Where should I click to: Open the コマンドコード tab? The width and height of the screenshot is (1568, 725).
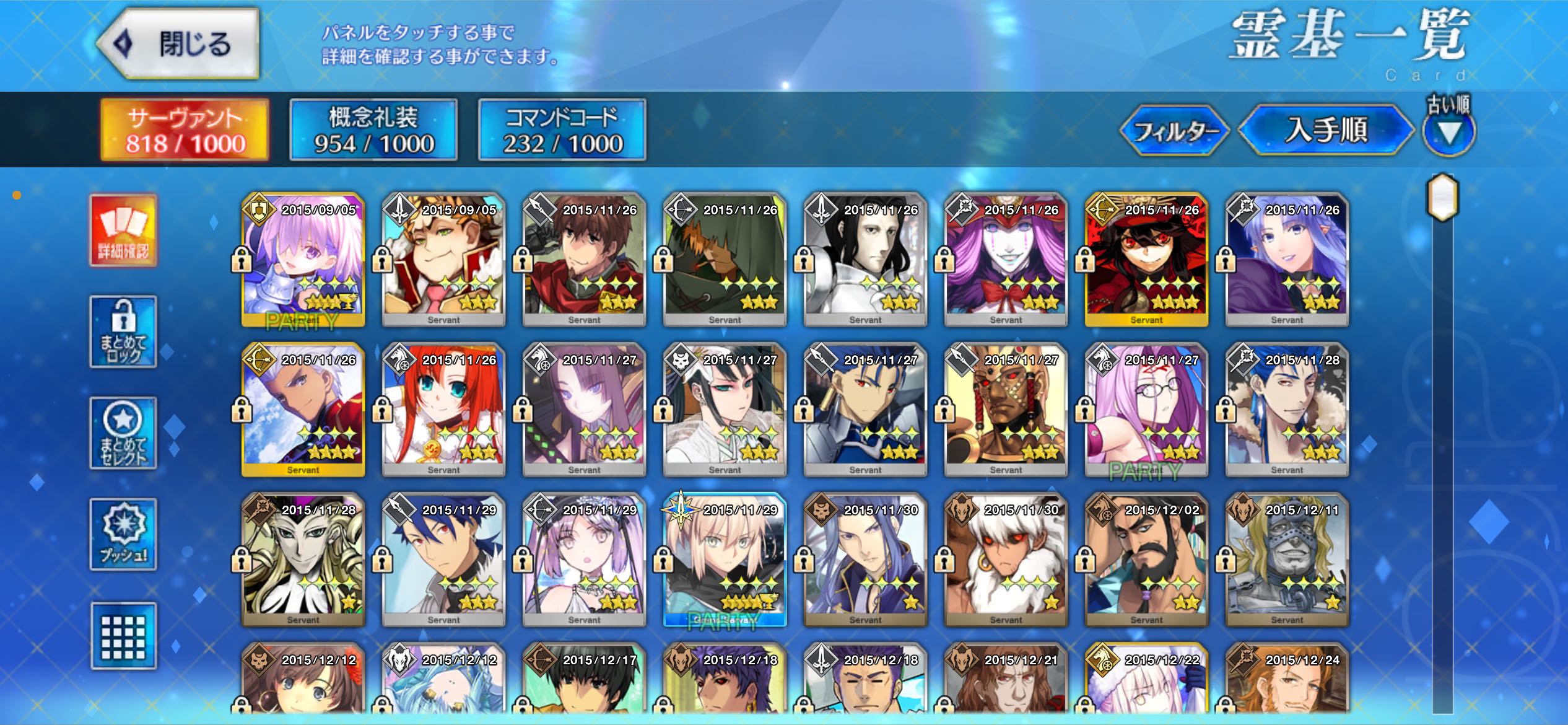click(x=562, y=130)
